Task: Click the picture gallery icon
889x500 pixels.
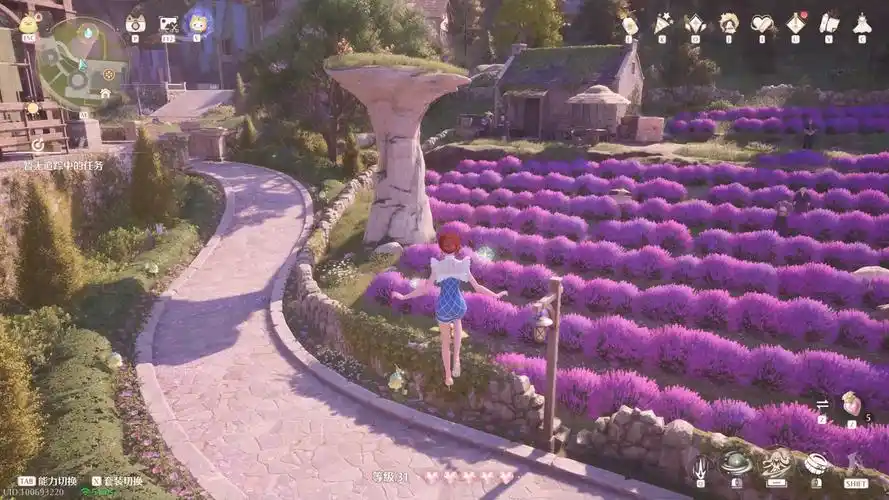Action: [168, 23]
